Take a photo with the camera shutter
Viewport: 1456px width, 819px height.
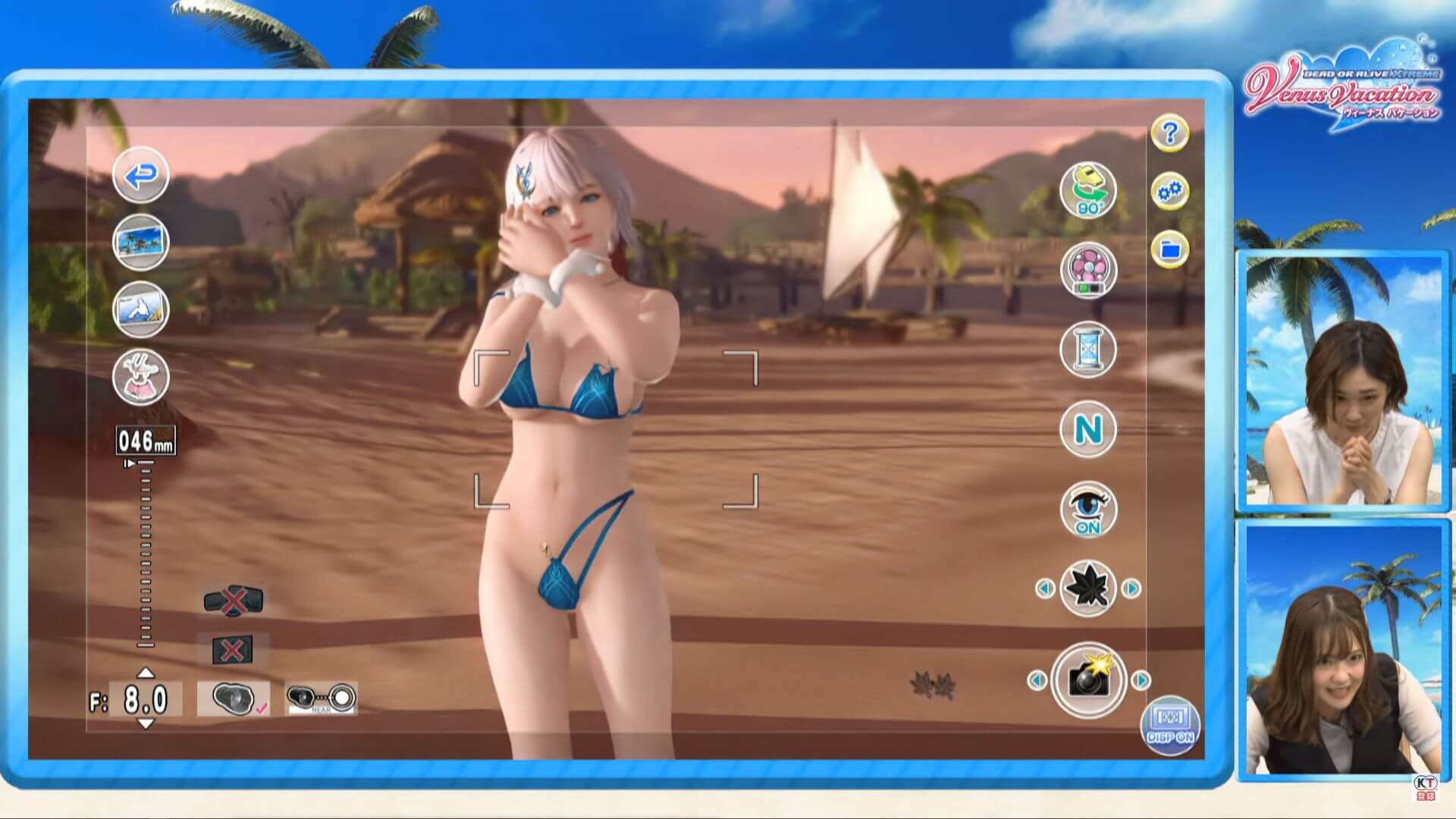pyautogui.click(x=1088, y=680)
